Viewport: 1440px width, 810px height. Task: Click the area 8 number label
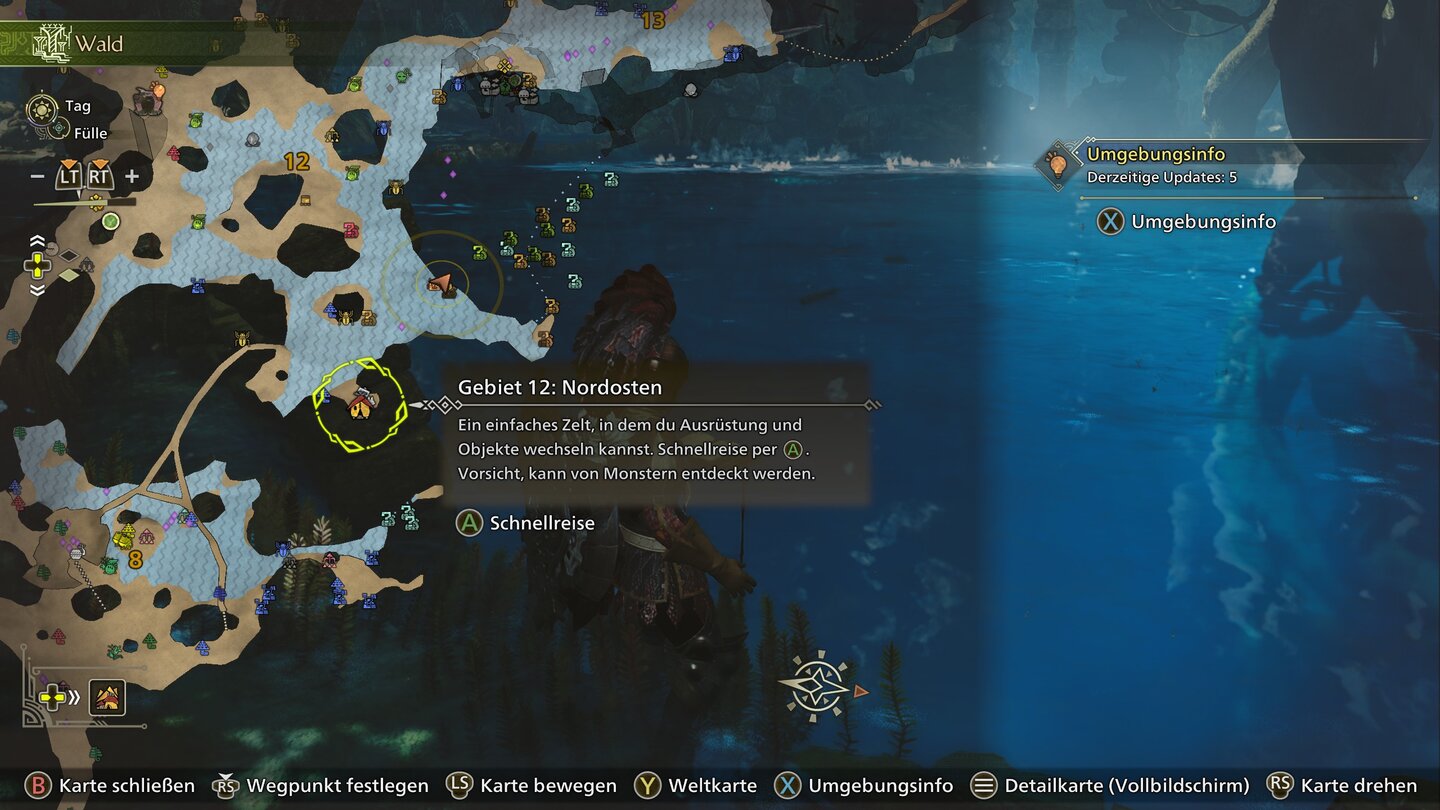coord(135,560)
